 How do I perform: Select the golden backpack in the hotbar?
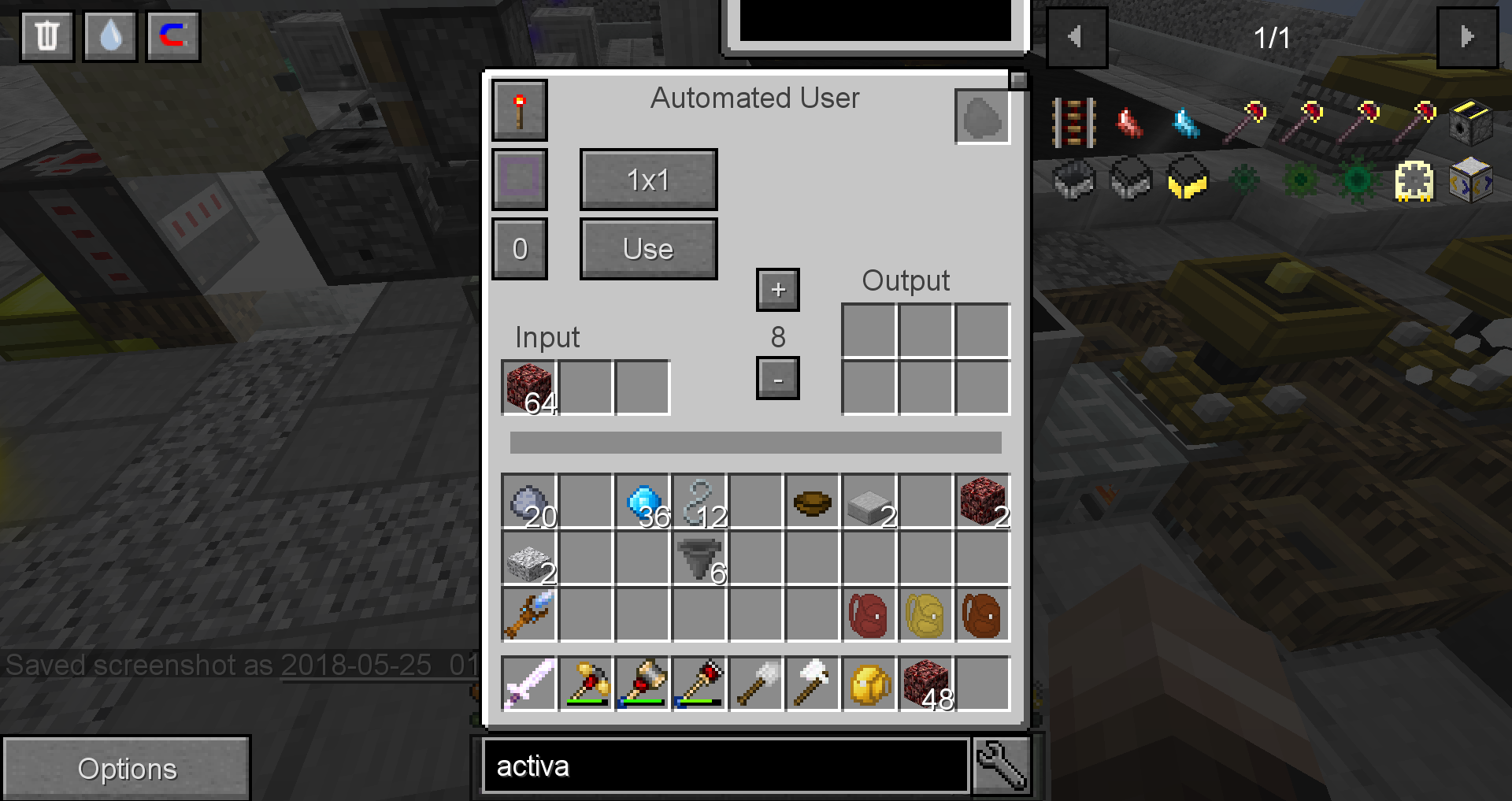coord(868,683)
